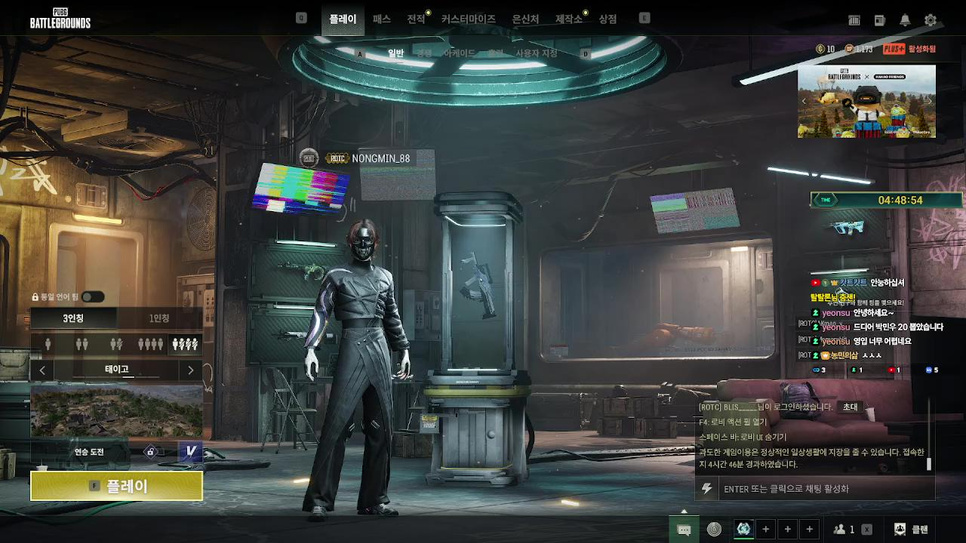Toggle the 동일 언어 팀 switch

pos(92,297)
